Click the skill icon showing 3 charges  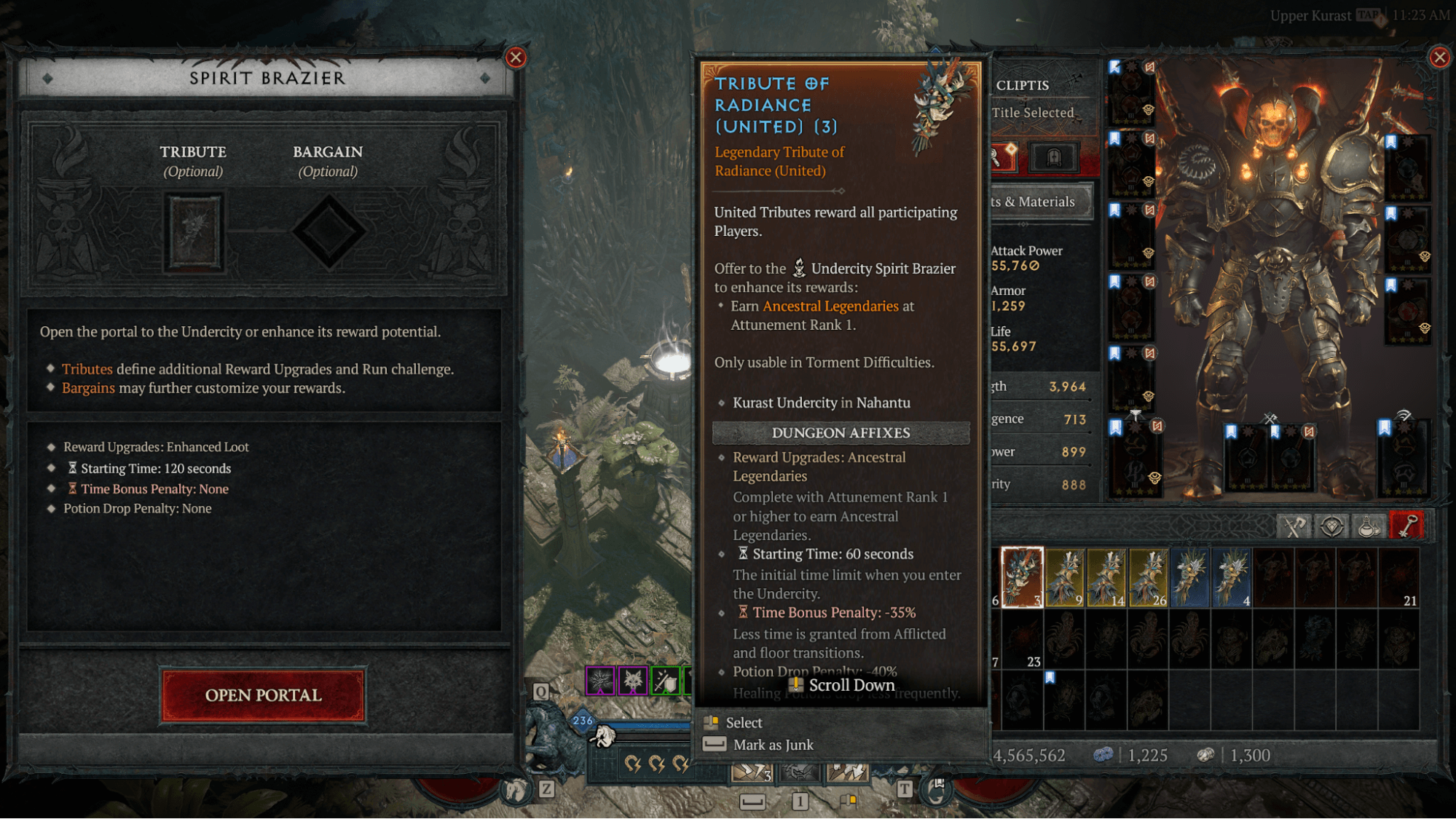[750, 772]
